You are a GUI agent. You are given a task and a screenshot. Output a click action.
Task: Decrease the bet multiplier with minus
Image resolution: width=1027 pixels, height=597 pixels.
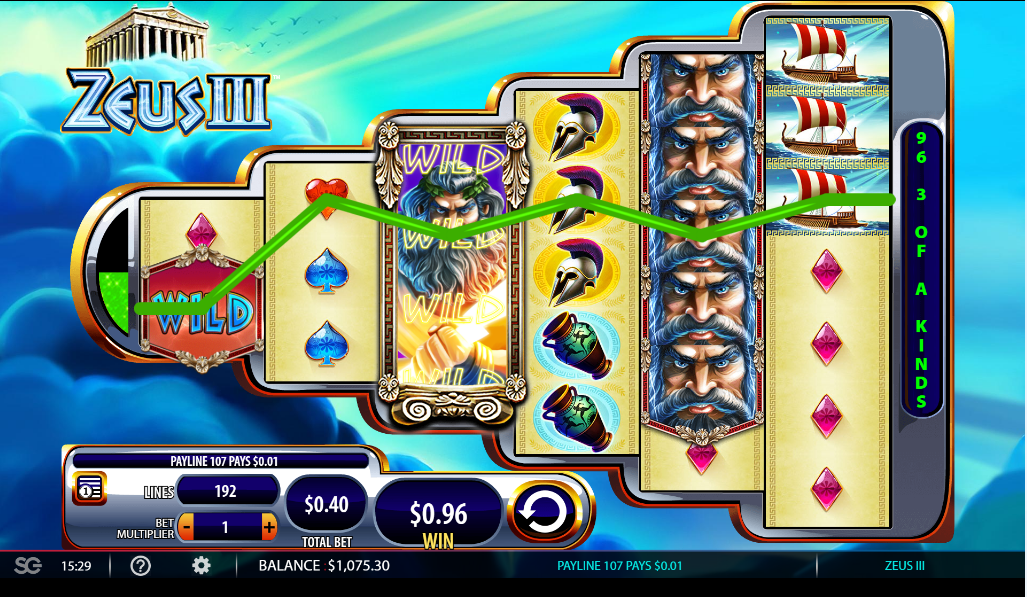coord(187,526)
